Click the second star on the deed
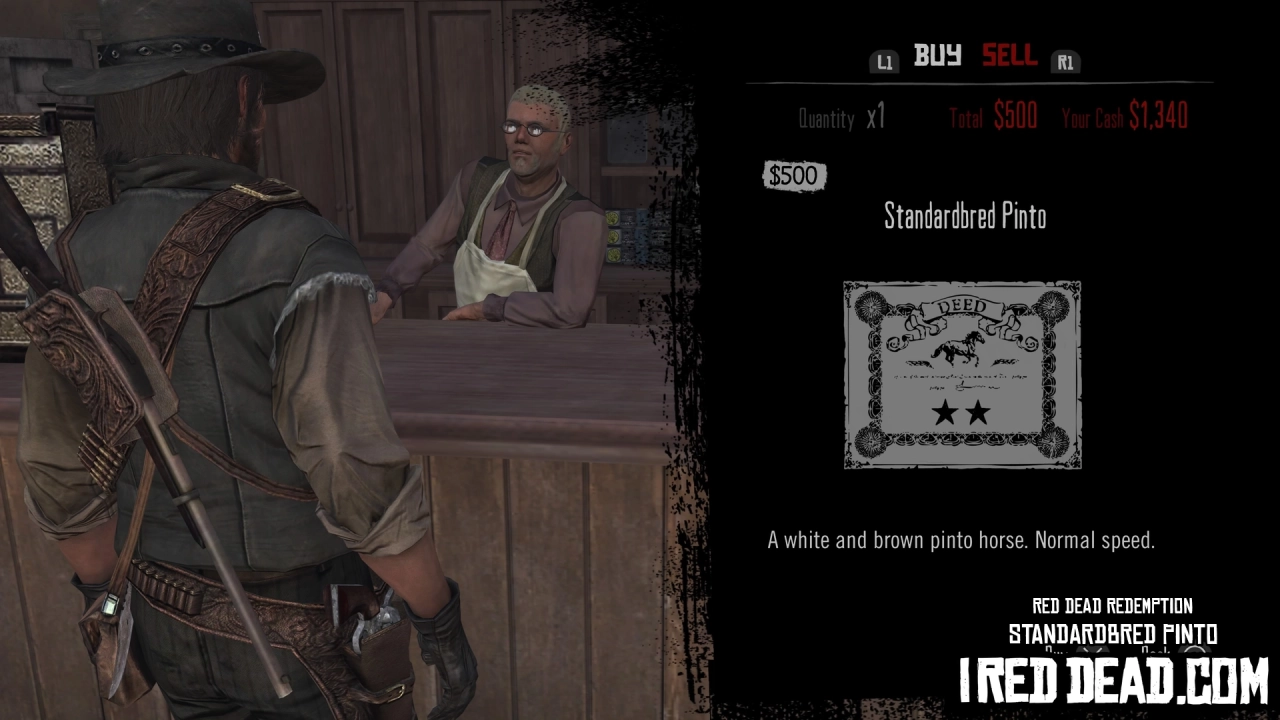Image resolution: width=1280 pixels, height=720 pixels. pos(980,410)
